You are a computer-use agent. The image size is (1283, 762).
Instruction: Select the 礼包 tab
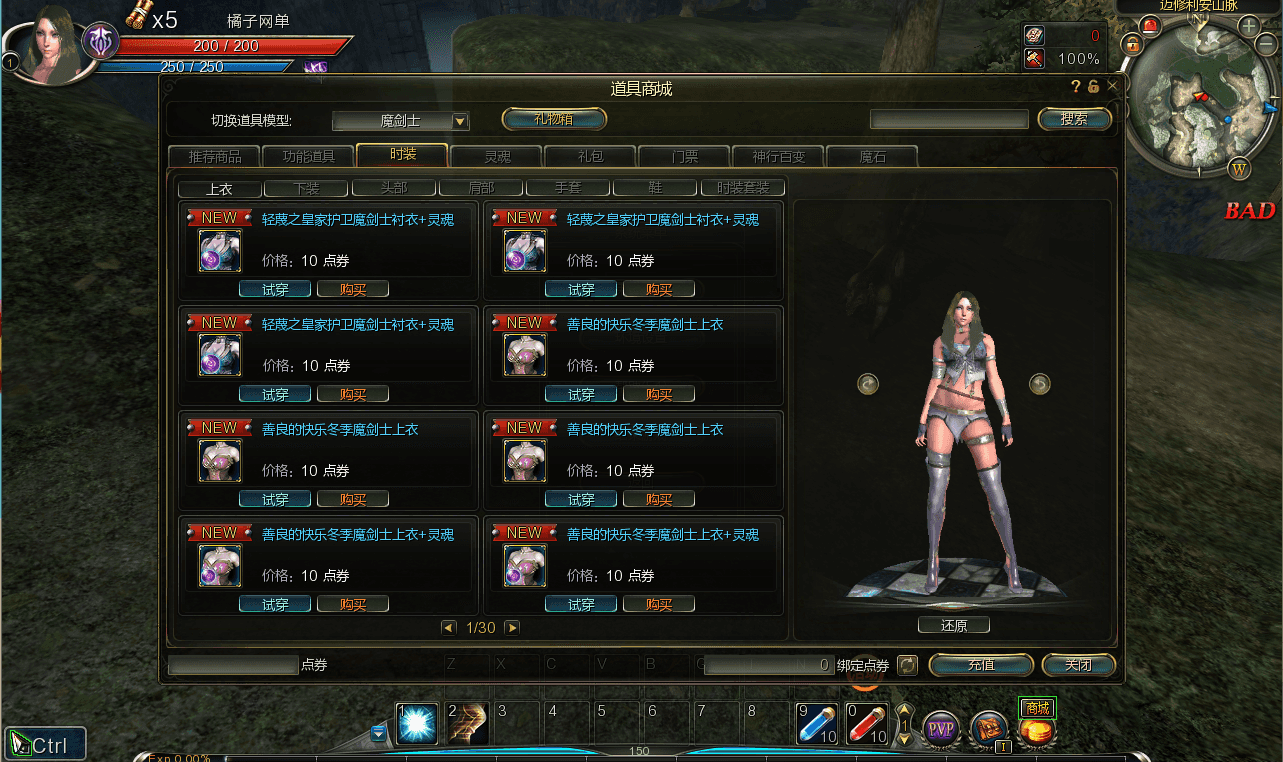coord(590,157)
